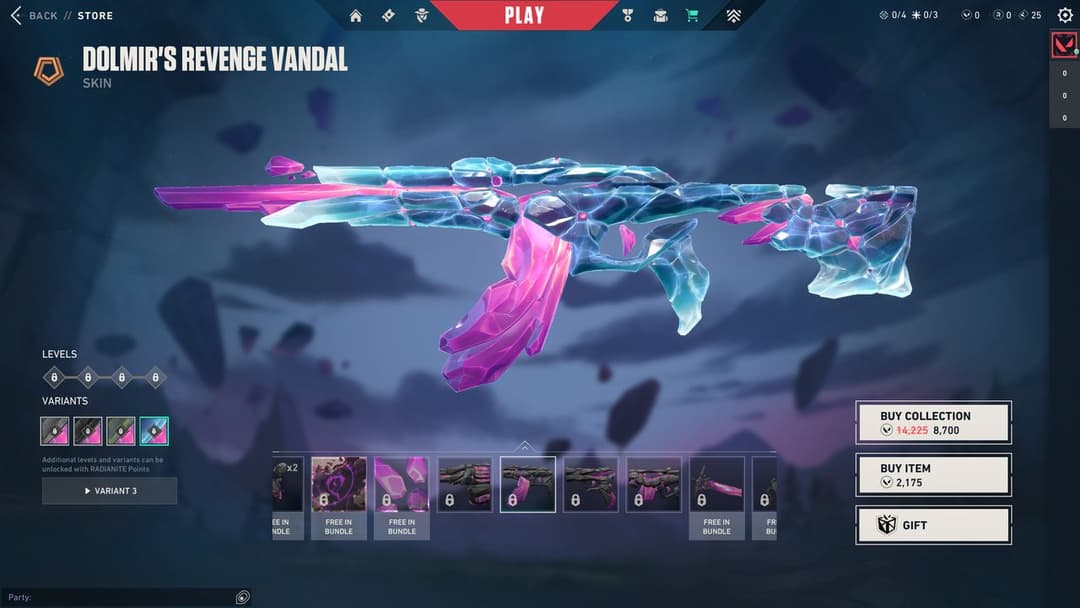The image size is (1080, 608).
Task: Choose the green-tinted variant swatch
Action: [x=121, y=431]
